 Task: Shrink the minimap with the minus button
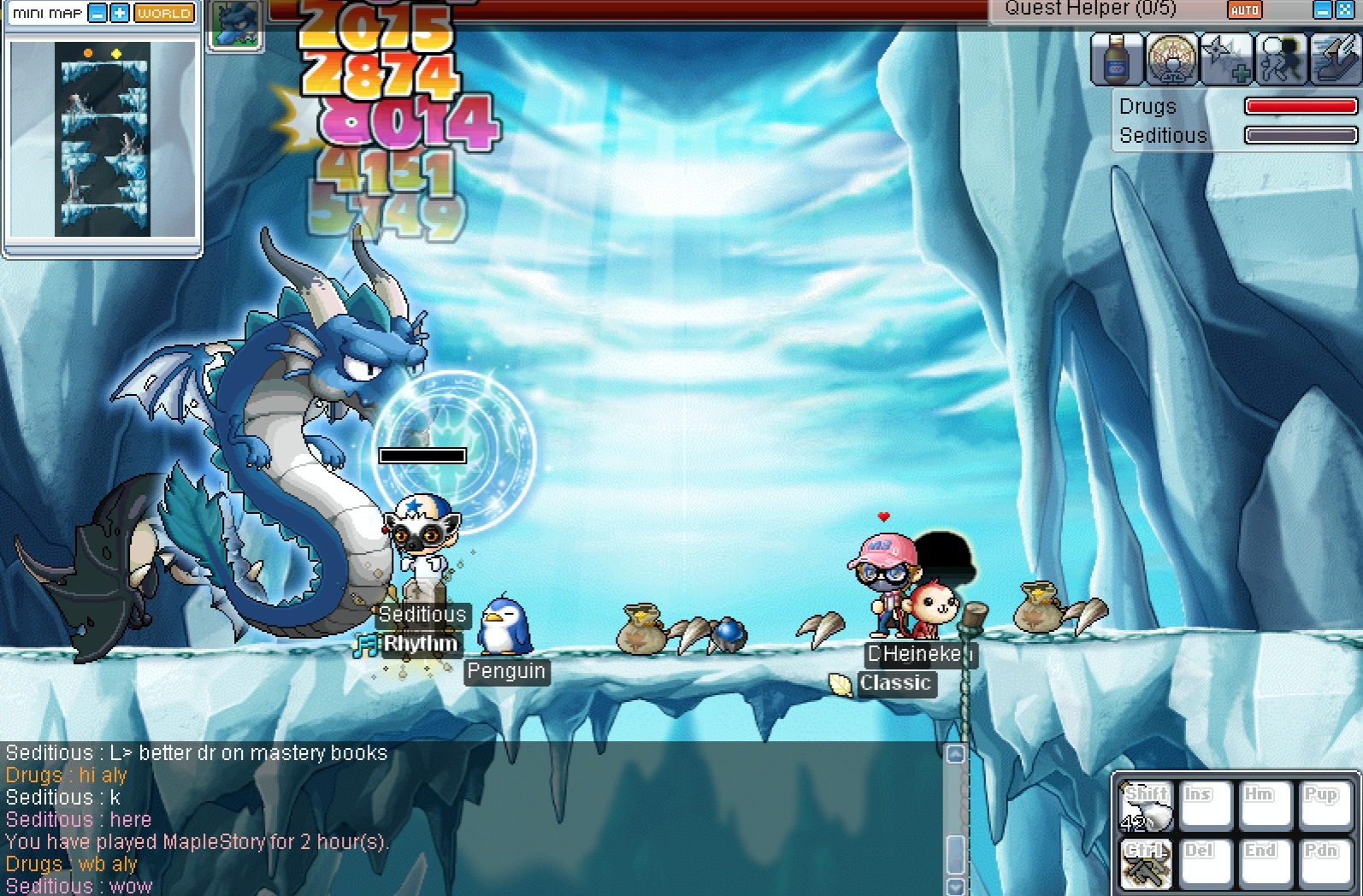tap(98, 14)
